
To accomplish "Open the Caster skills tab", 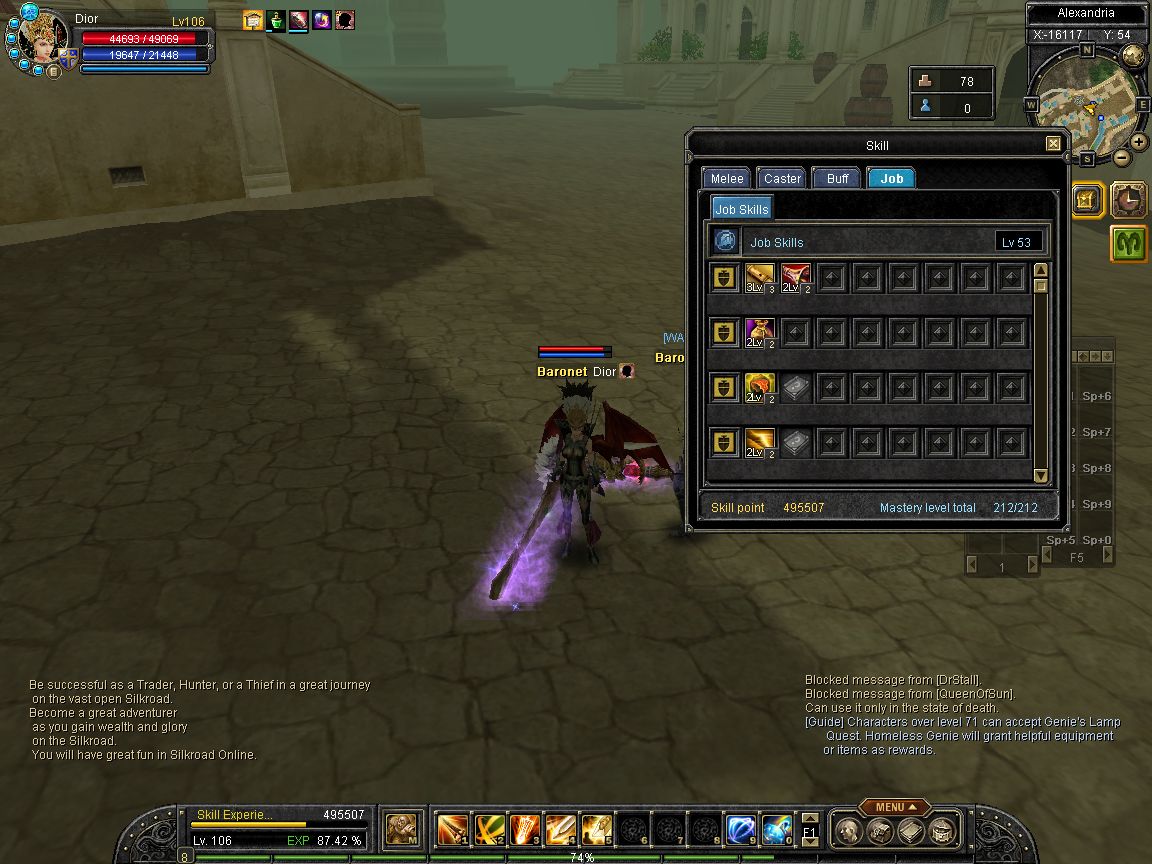I will coord(782,178).
